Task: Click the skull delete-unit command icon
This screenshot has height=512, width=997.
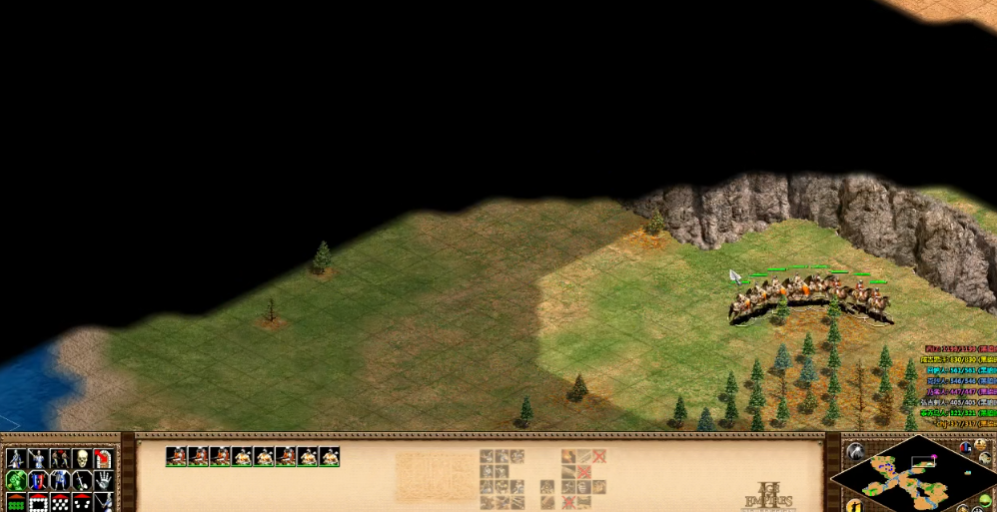Action: (82, 459)
